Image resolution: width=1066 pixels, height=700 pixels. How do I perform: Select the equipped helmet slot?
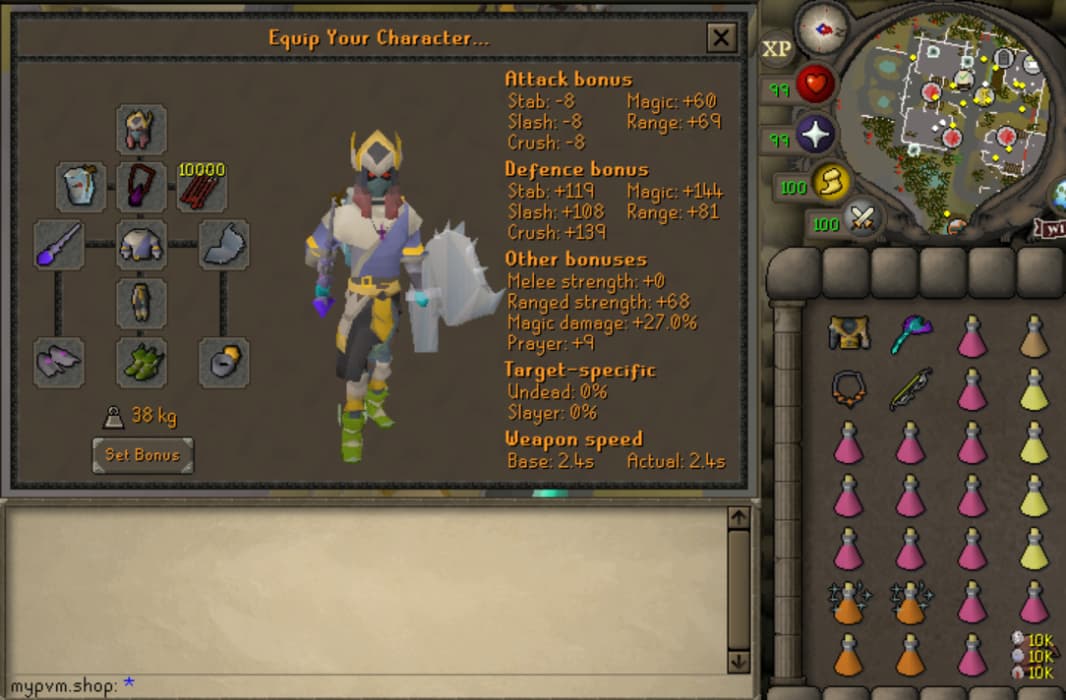[141, 129]
